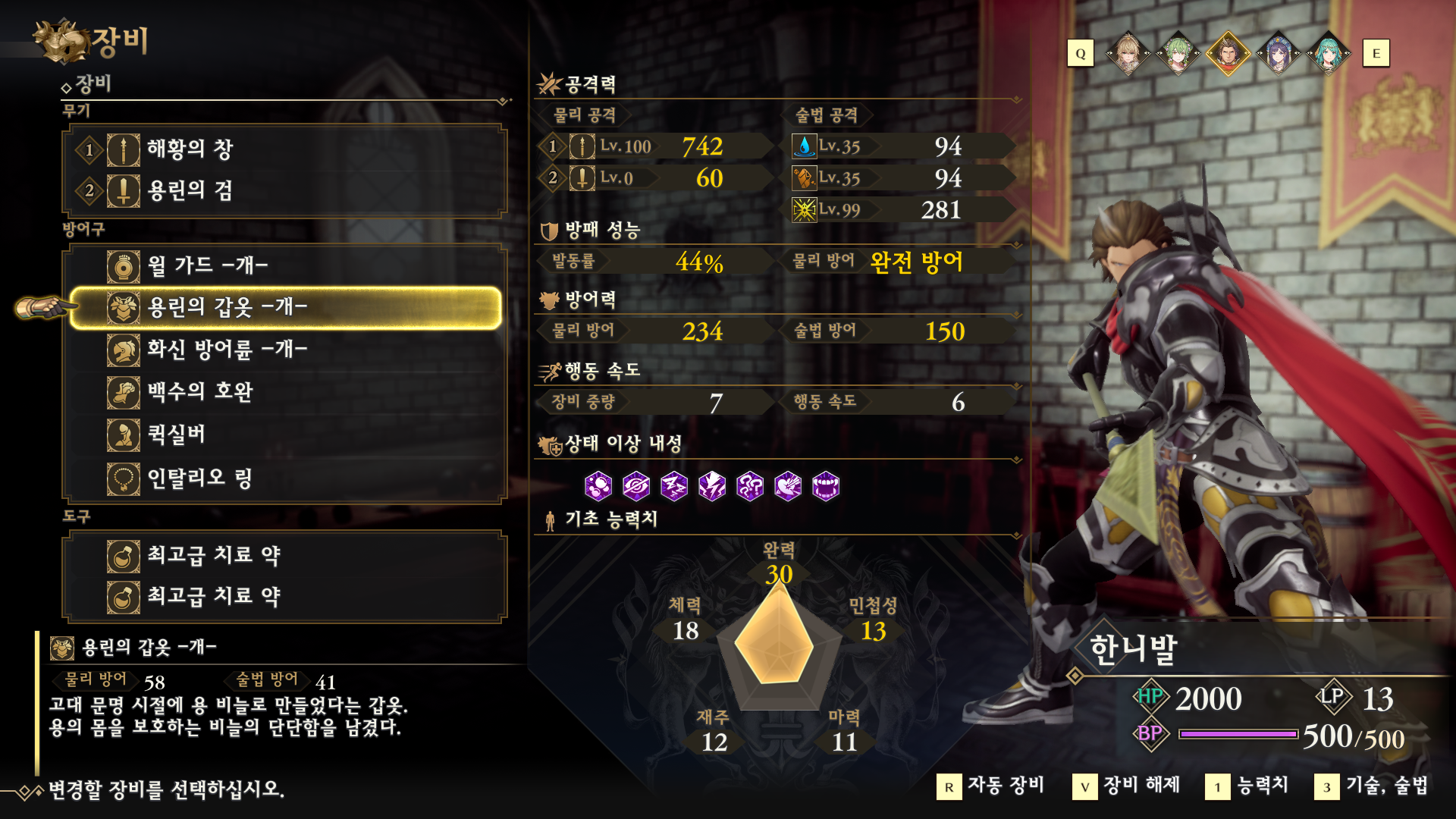Switch to the blonde-haired character portrait
Screen dimensions: 1456x819
[1128, 54]
